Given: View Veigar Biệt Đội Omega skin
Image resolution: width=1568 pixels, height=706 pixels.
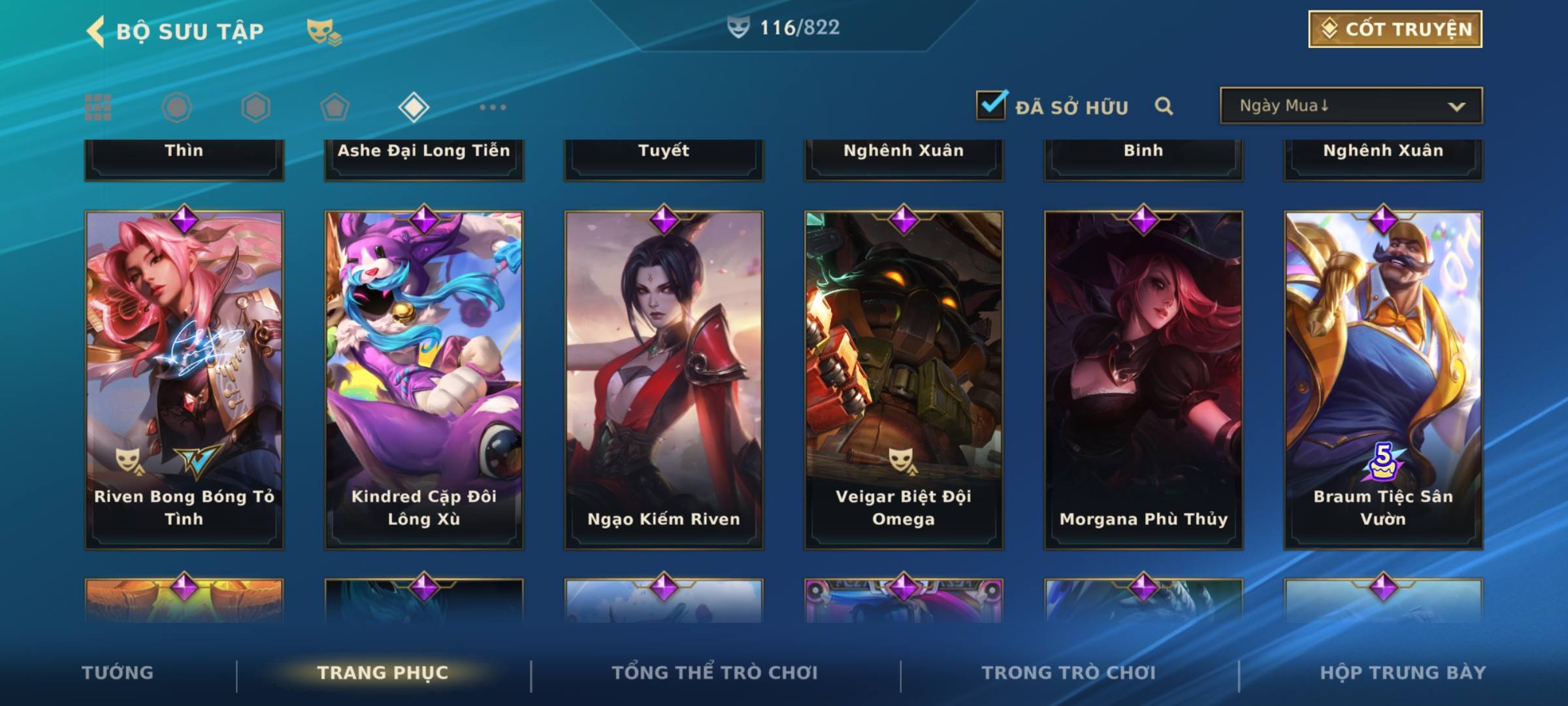Looking at the screenshot, I should pos(904,379).
